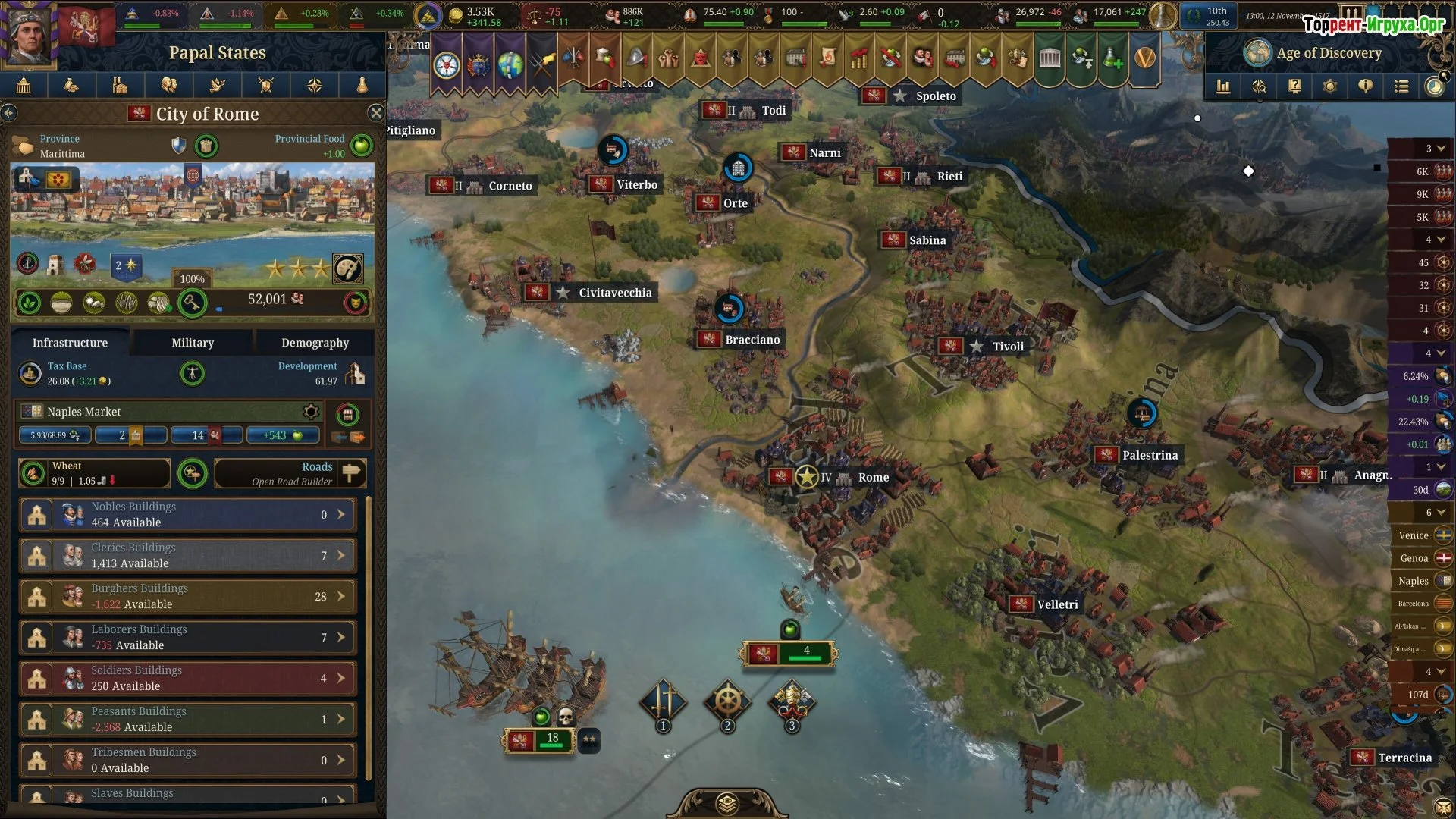The height and width of the screenshot is (819, 1456).
Task: Select the fleet with 18 ships
Action: [540, 739]
